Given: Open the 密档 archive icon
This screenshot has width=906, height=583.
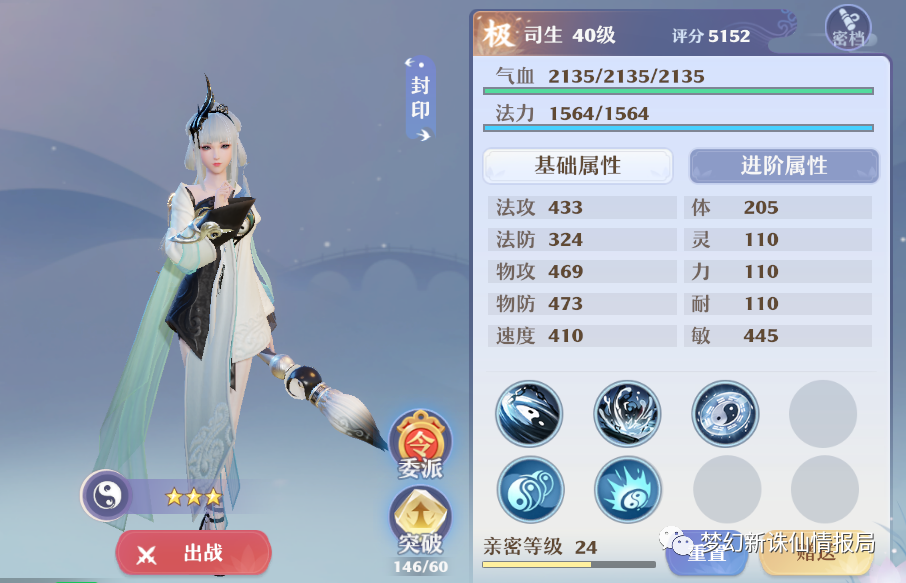Looking at the screenshot, I should [848, 28].
